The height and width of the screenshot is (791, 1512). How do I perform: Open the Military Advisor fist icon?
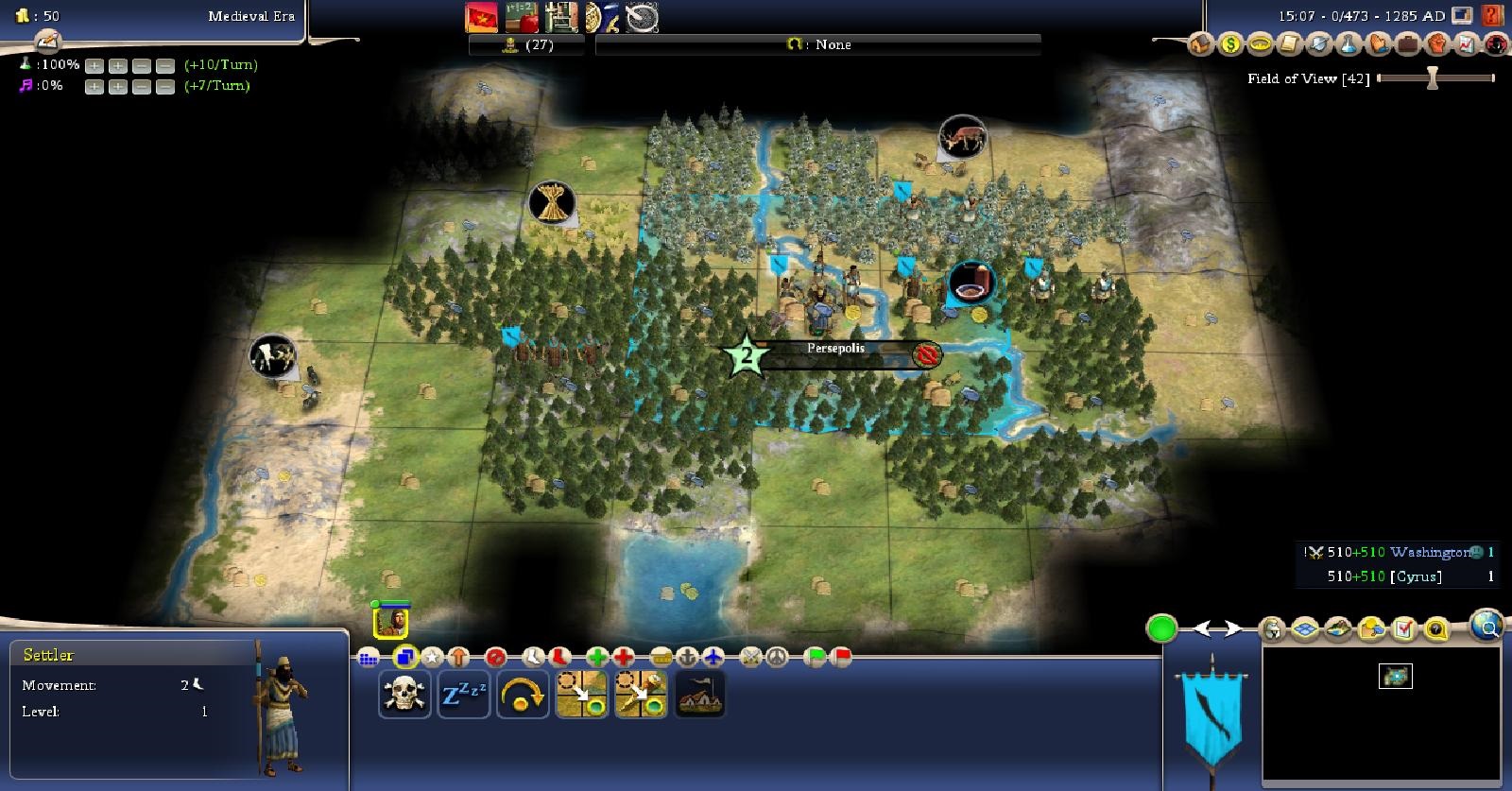(x=1436, y=43)
